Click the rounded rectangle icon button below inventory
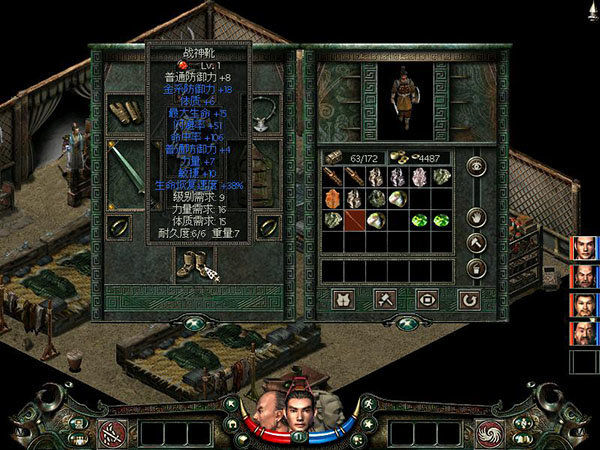 coord(426,298)
